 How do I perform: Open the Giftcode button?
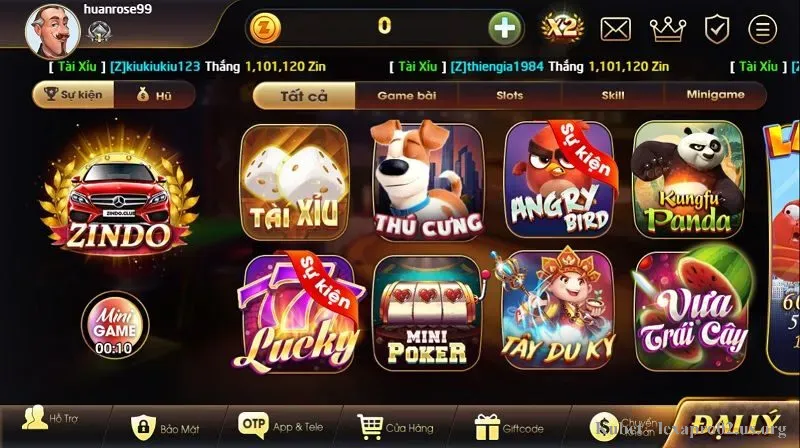(509, 426)
